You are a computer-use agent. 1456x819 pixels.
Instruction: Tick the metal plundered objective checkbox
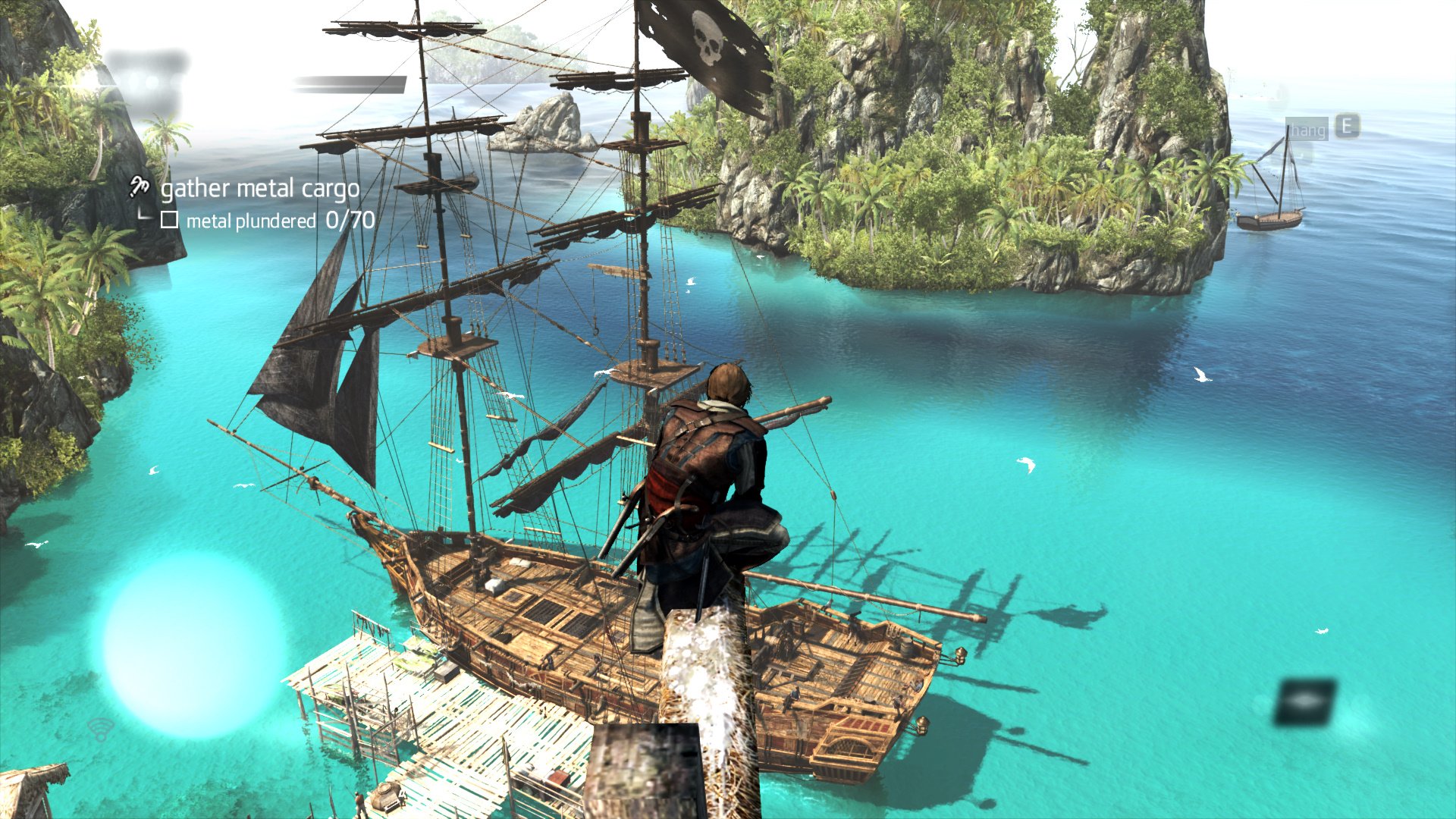pos(169,220)
